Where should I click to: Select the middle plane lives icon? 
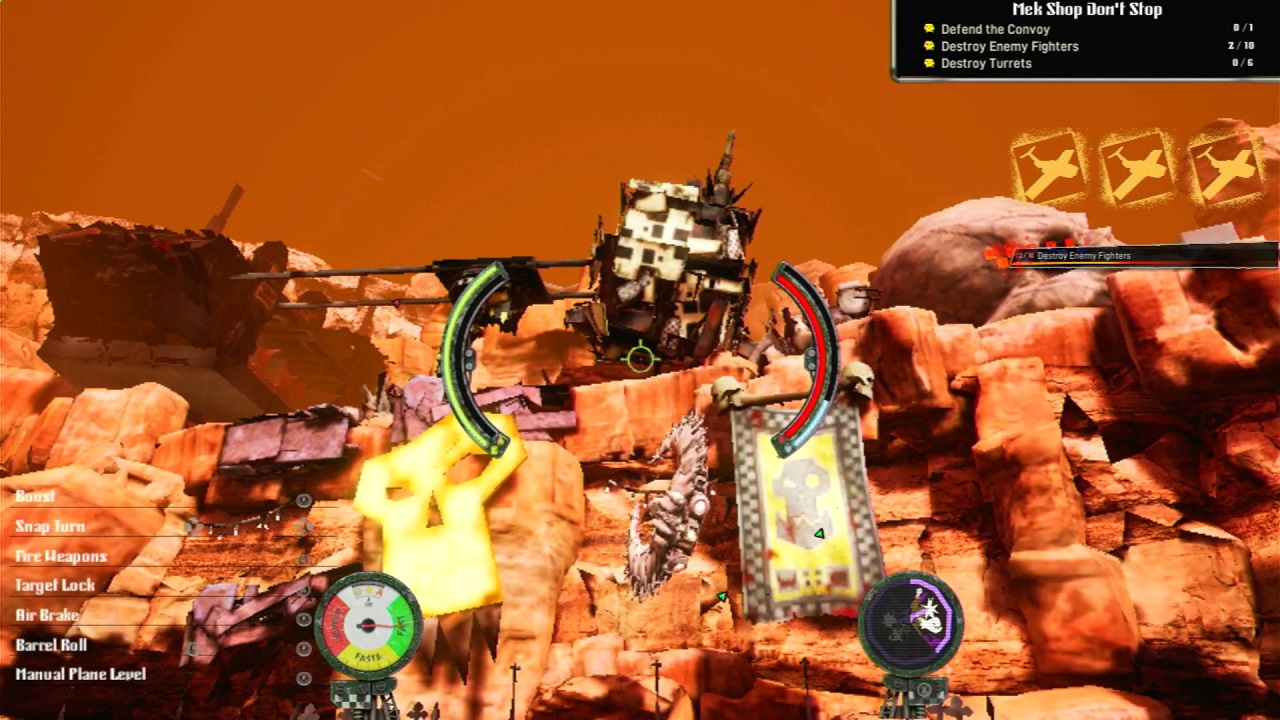point(1137,165)
